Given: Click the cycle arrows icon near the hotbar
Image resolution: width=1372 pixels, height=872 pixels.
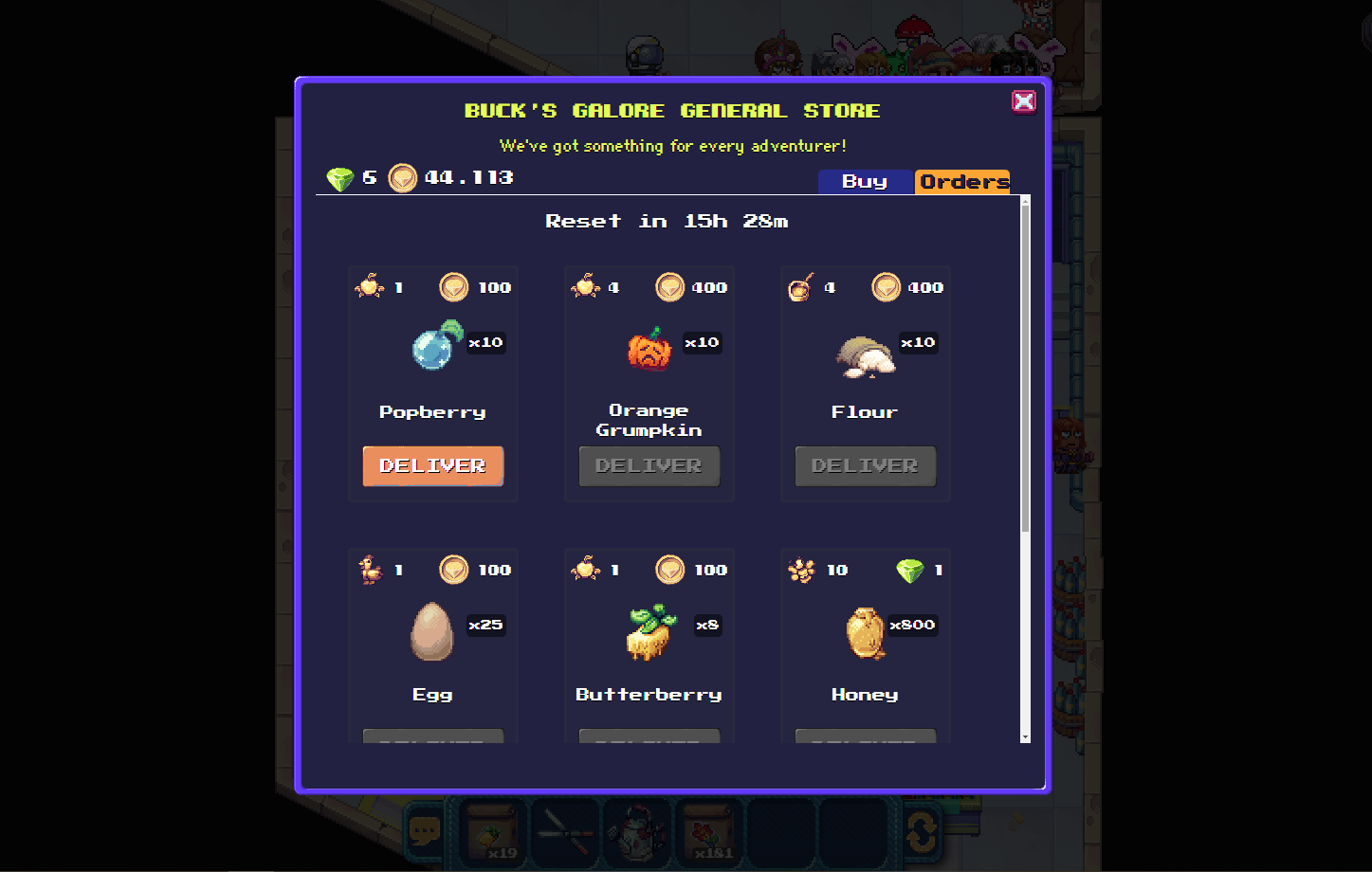Looking at the screenshot, I should (919, 831).
